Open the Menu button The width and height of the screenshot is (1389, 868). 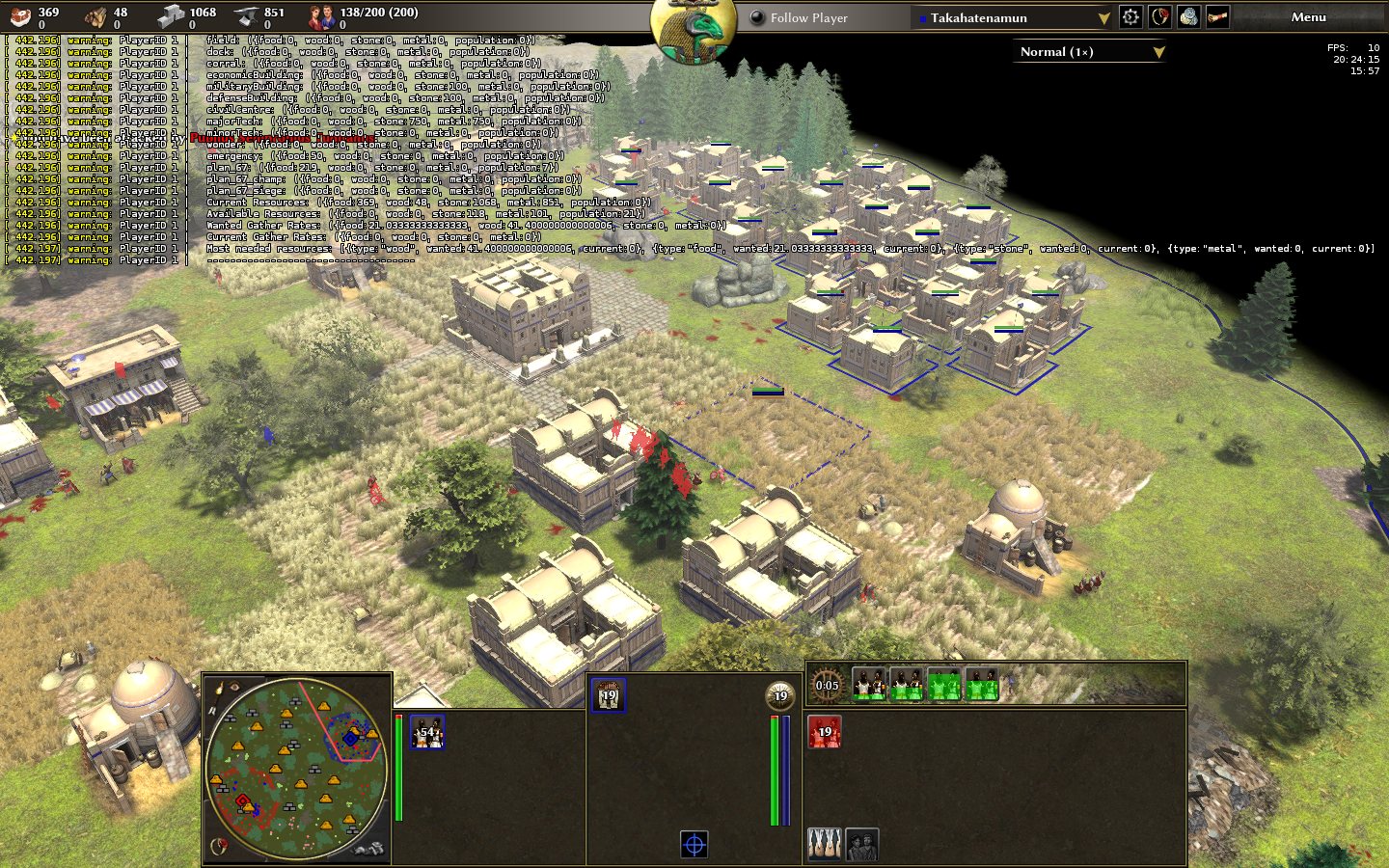(1308, 17)
